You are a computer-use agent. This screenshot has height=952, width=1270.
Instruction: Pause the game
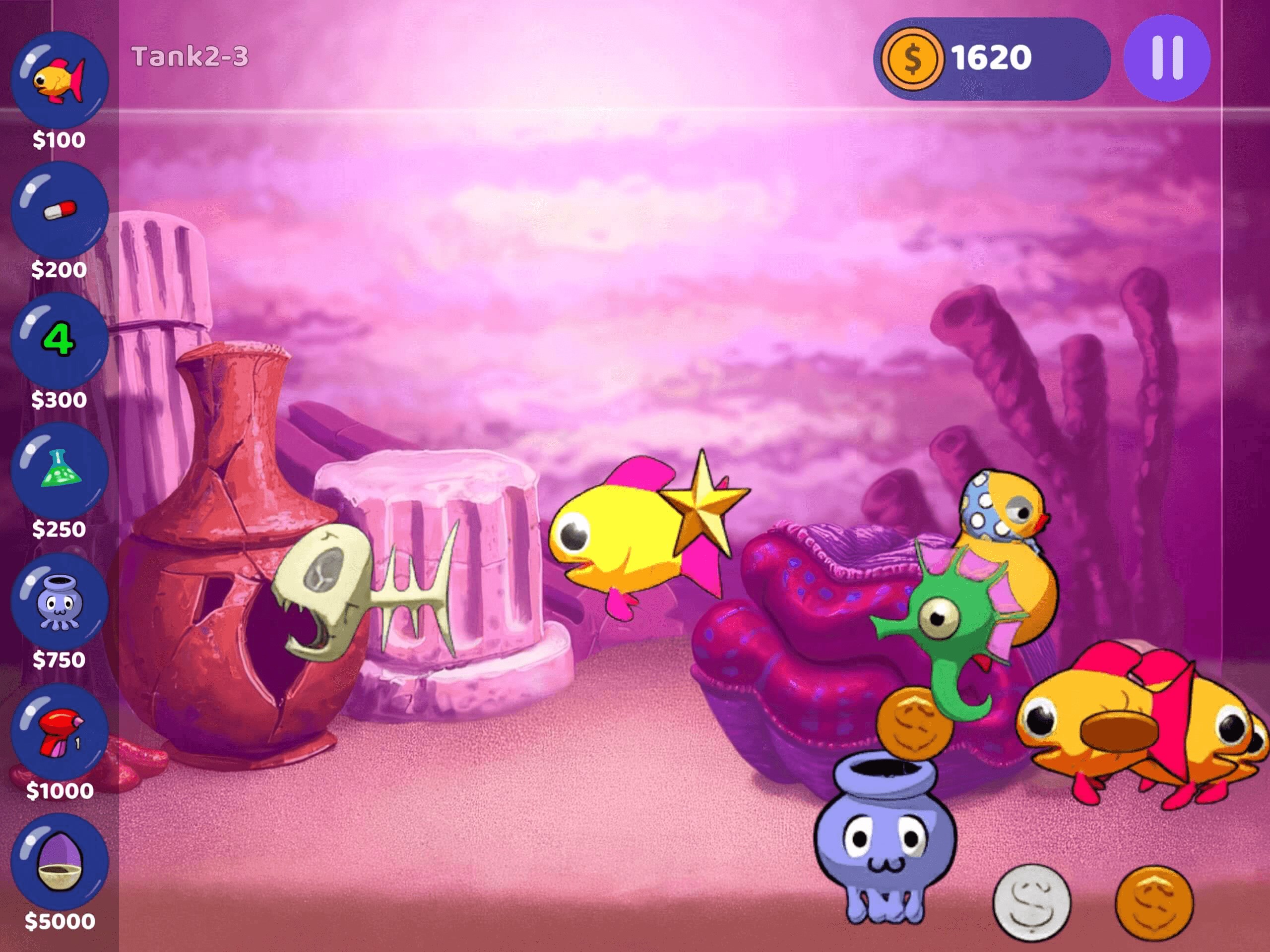(x=1171, y=56)
